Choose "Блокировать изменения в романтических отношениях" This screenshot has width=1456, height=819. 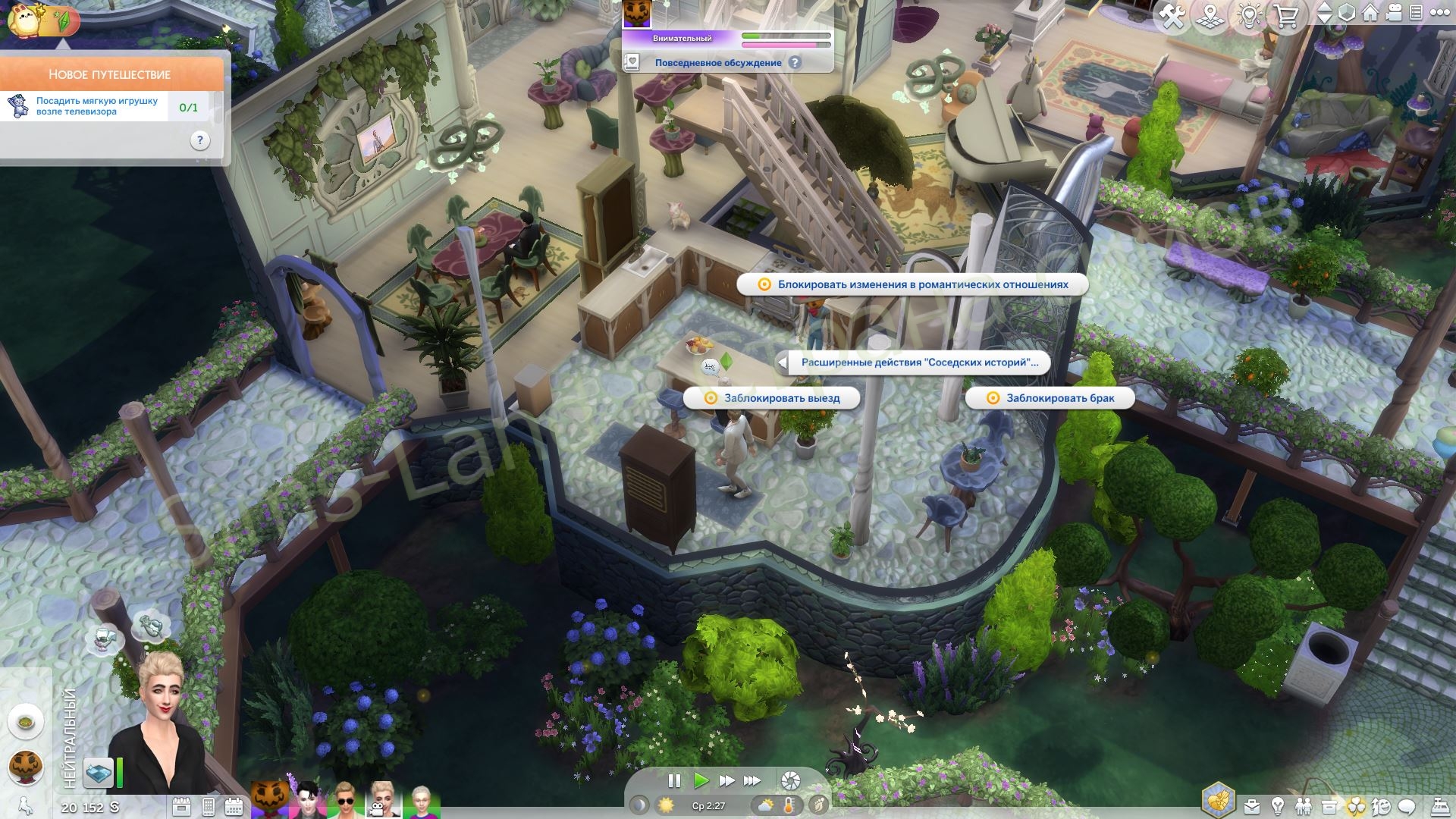coord(912,284)
